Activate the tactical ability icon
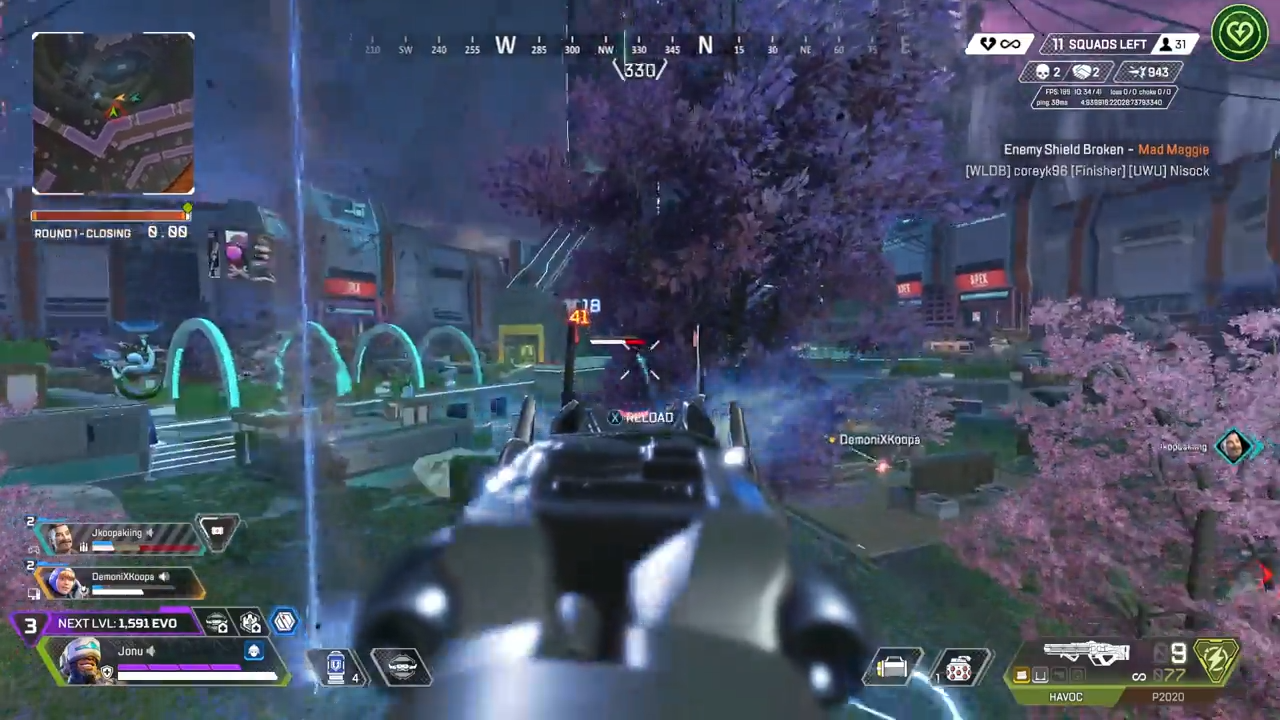 (x=401, y=666)
